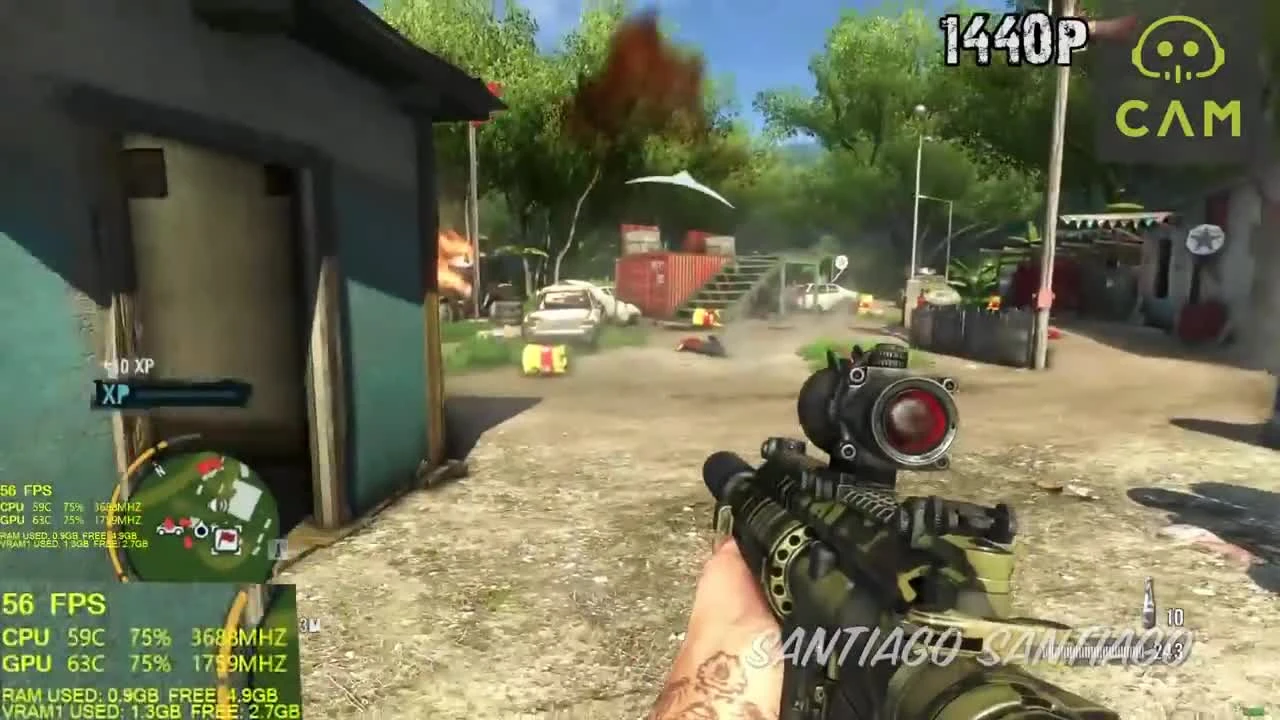Viewport: 1280px width, 720px height.
Task: Expand the larger performance stats panel
Action: pyautogui.click(x=150, y=655)
